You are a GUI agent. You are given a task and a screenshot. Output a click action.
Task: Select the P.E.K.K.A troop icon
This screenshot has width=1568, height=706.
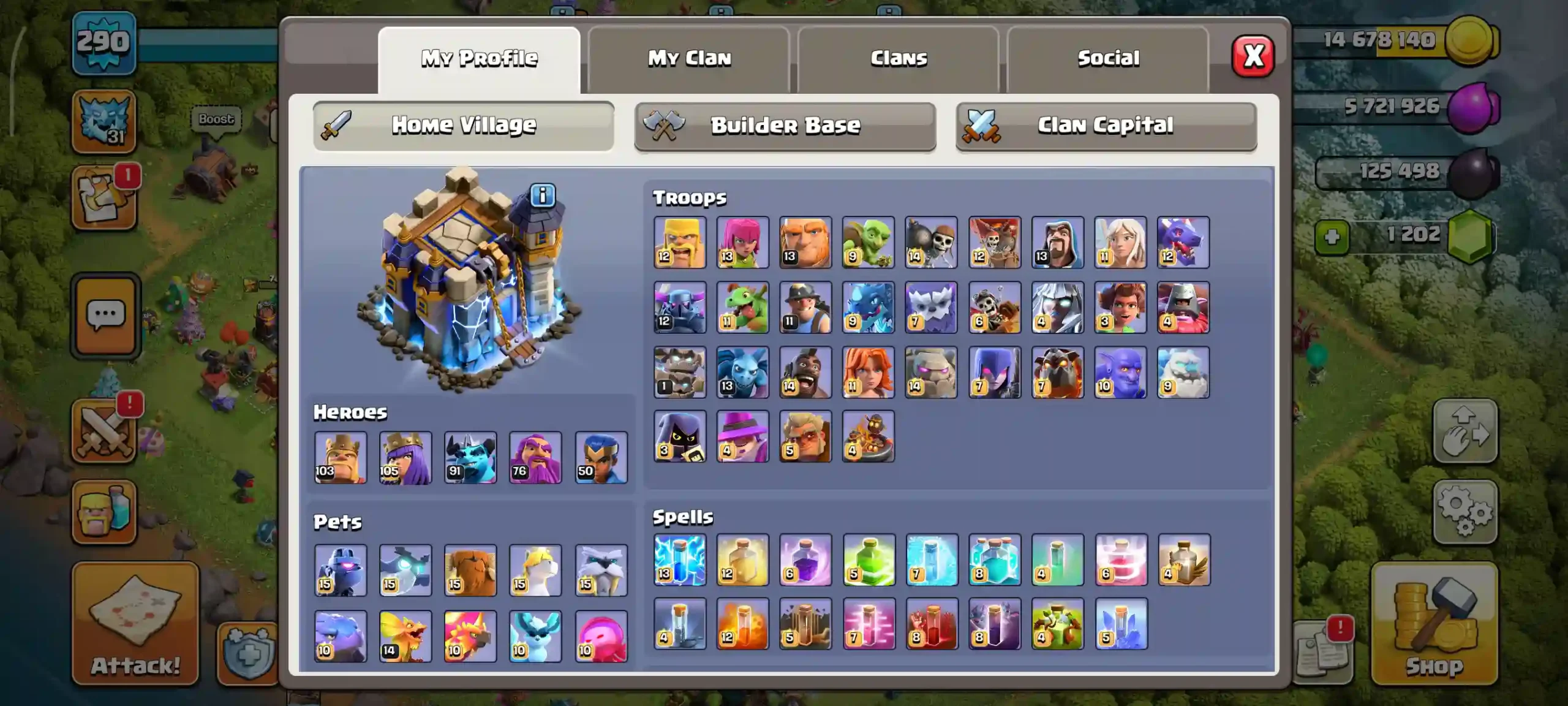click(x=680, y=308)
